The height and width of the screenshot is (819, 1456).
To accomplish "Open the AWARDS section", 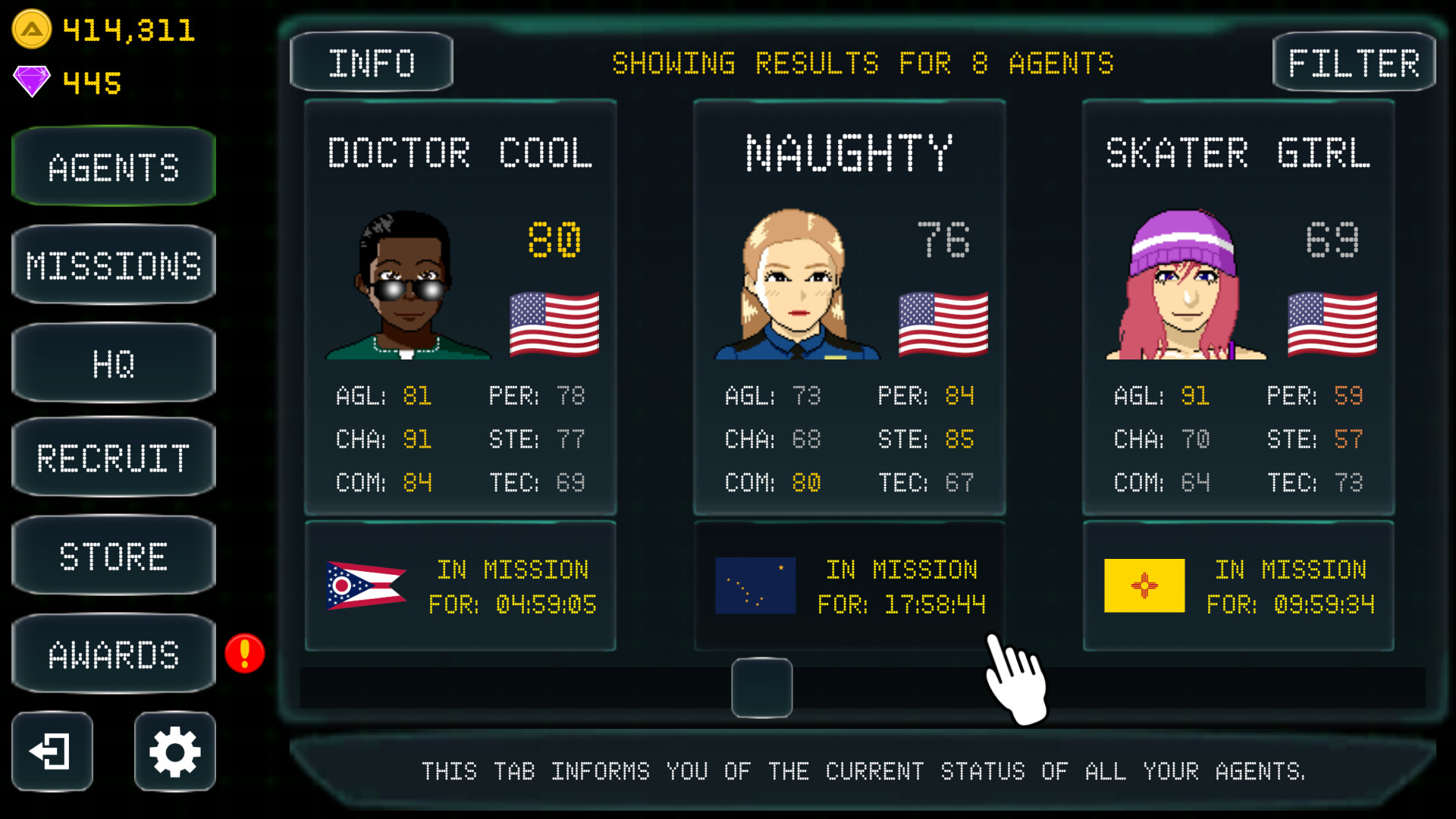I will coord(113,653).
